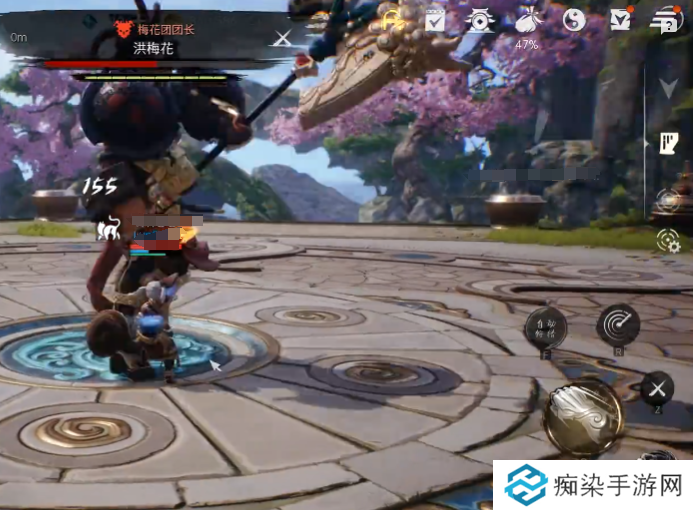
Task: Open the mail envelope with red dot
Action: pyautogui.click(x=621, y=19)
